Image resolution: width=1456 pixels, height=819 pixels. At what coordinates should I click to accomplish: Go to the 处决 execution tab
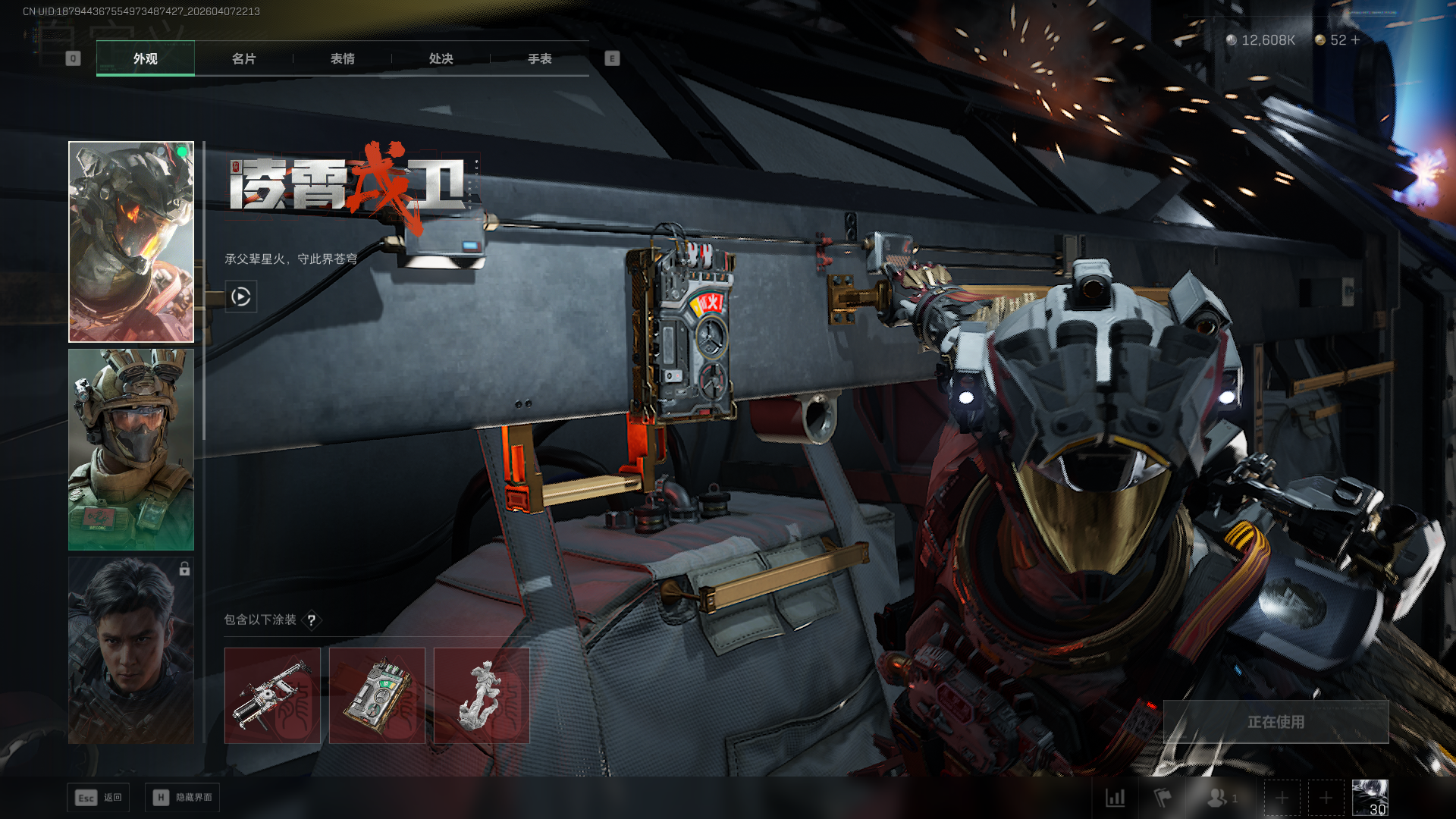coord(441,58)
